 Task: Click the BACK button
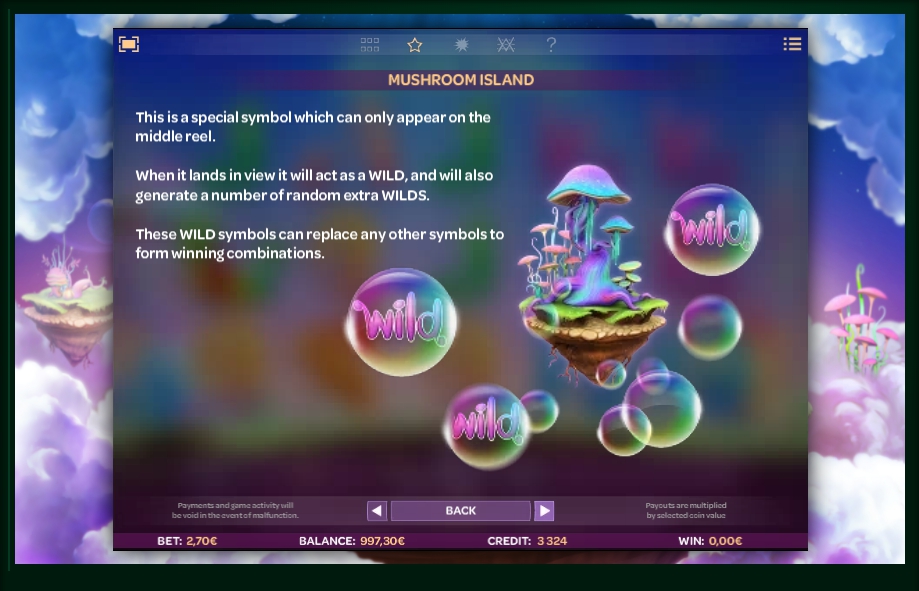460,511
